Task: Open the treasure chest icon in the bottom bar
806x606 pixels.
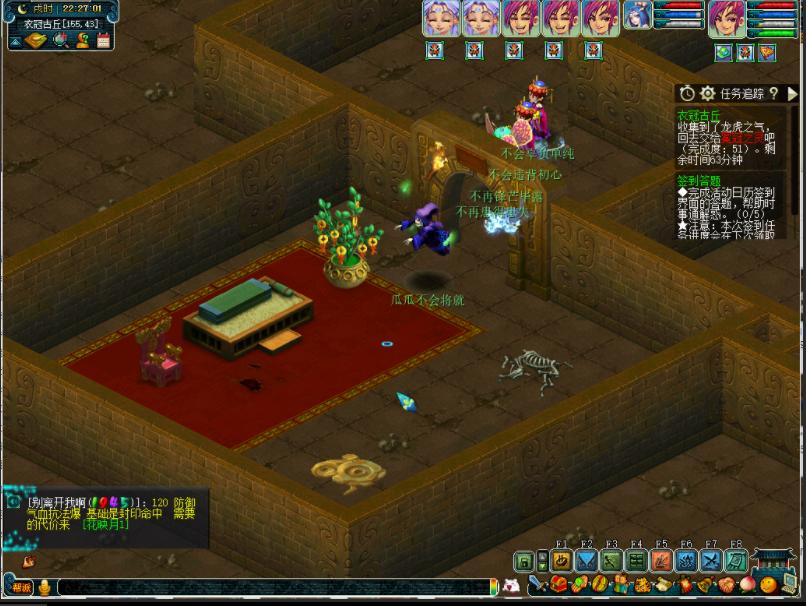Action: tap(559, 585)
